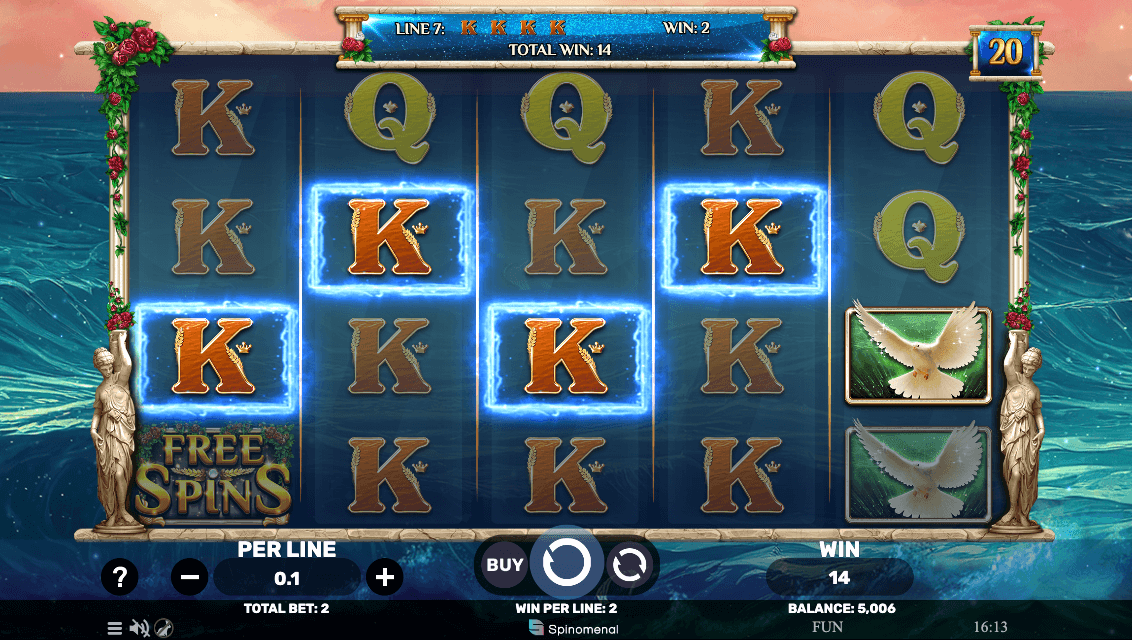The image size is (1132, 640).
Task: Toggle the crossed-out animal icon
Action: [162, 628]
